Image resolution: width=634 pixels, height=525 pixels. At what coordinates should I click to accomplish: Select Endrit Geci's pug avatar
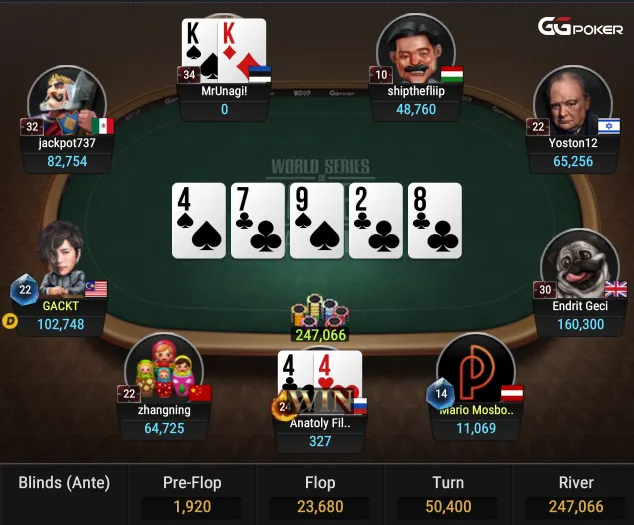click(580, 264)
